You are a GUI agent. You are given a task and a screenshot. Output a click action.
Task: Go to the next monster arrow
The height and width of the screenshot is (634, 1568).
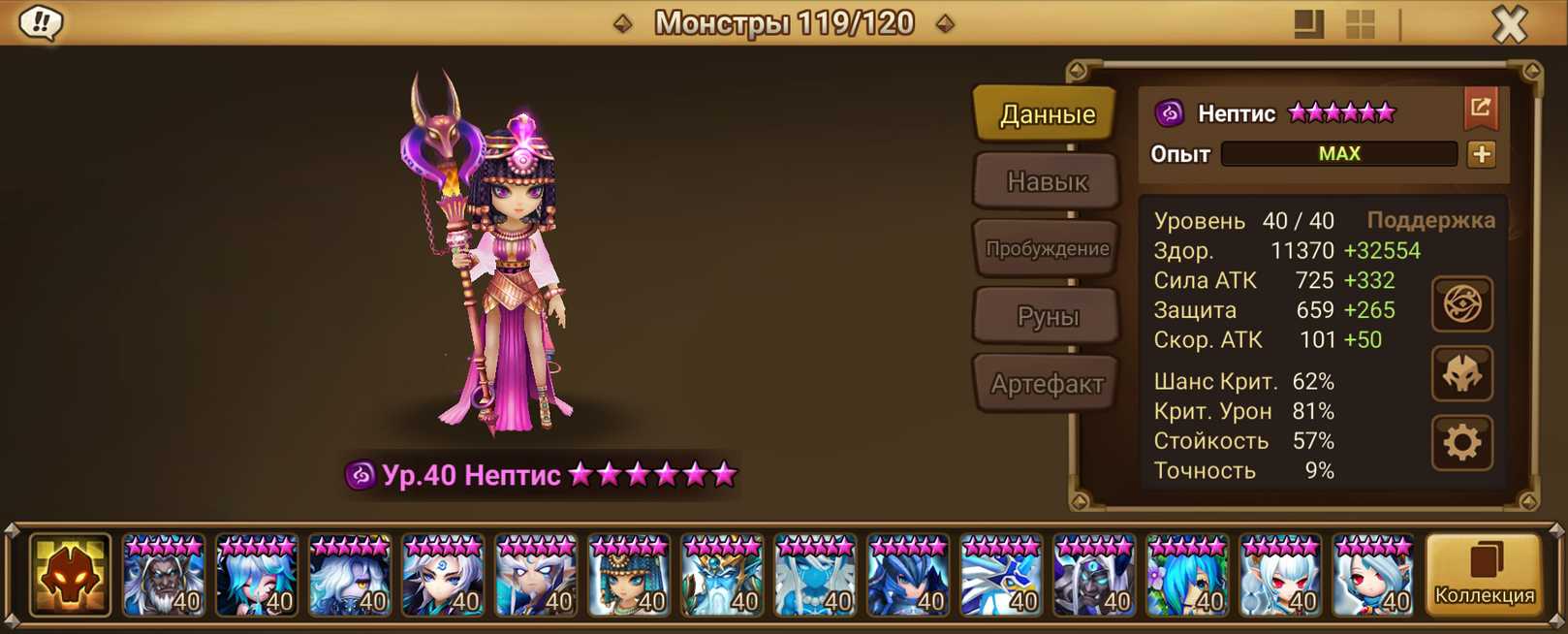[946, 23]
